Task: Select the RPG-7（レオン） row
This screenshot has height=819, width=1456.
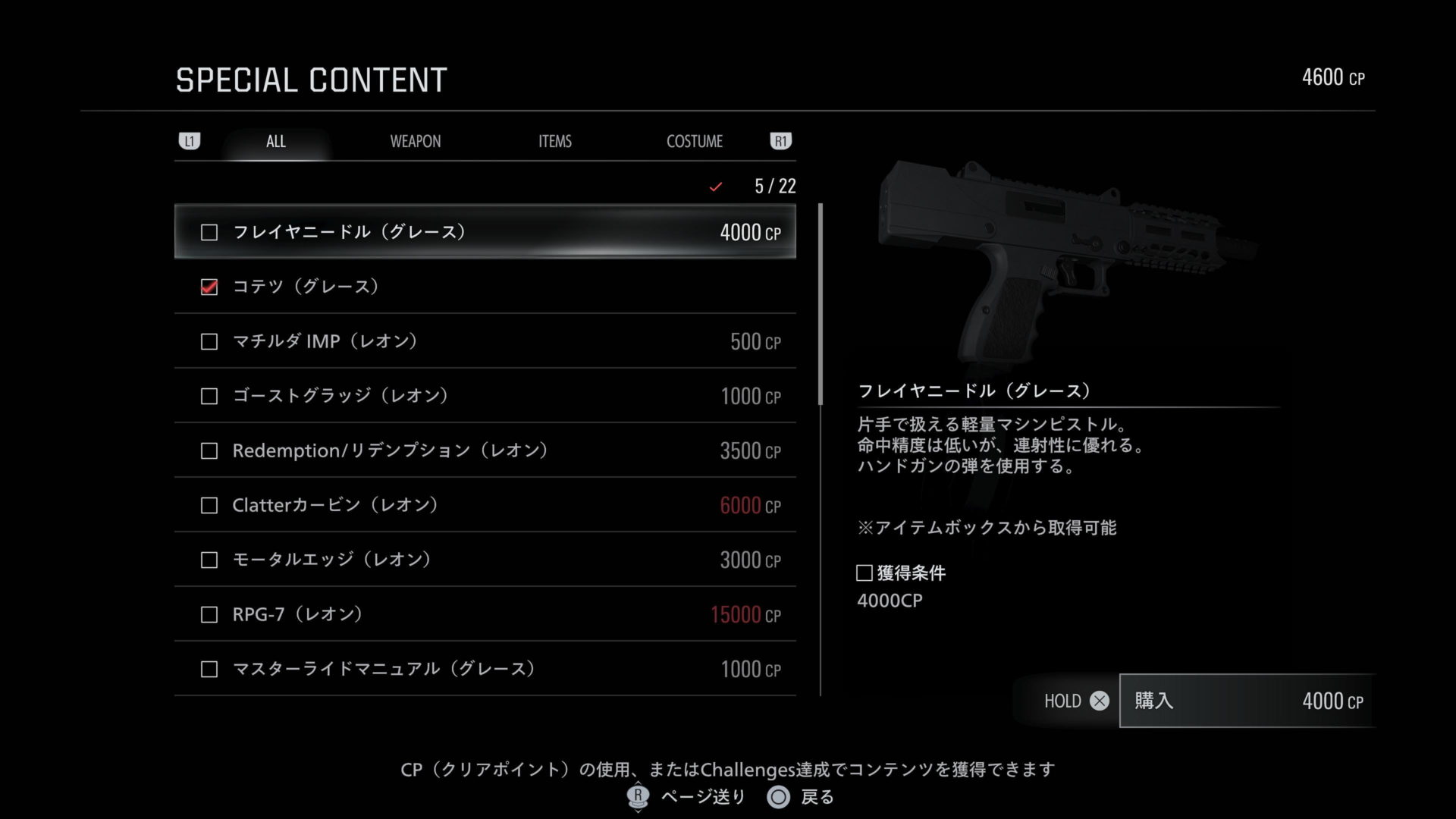Action: (x=485, y=614)
